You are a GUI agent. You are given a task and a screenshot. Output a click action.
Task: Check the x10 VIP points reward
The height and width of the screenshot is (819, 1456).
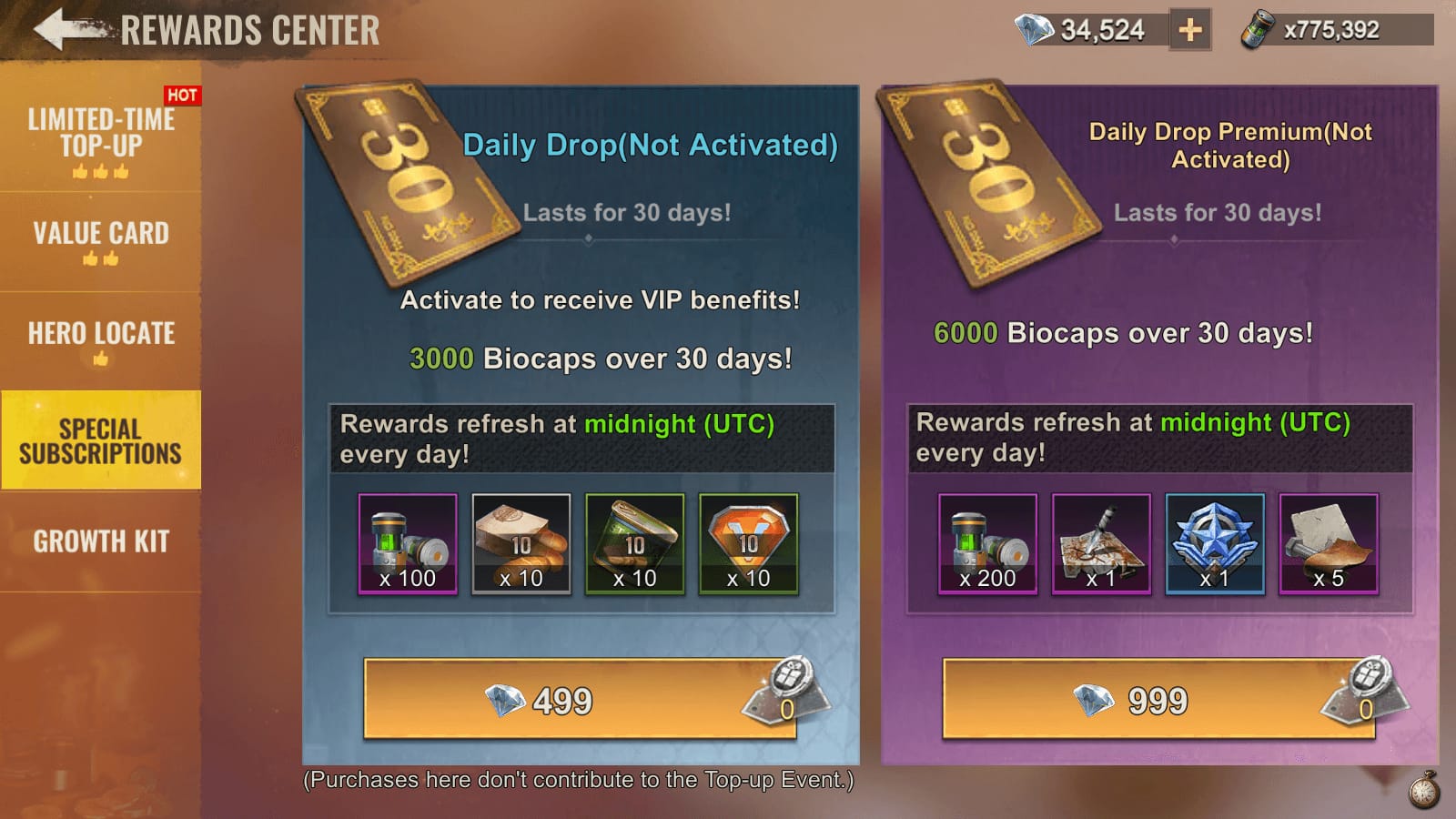(x=748, y=544)
